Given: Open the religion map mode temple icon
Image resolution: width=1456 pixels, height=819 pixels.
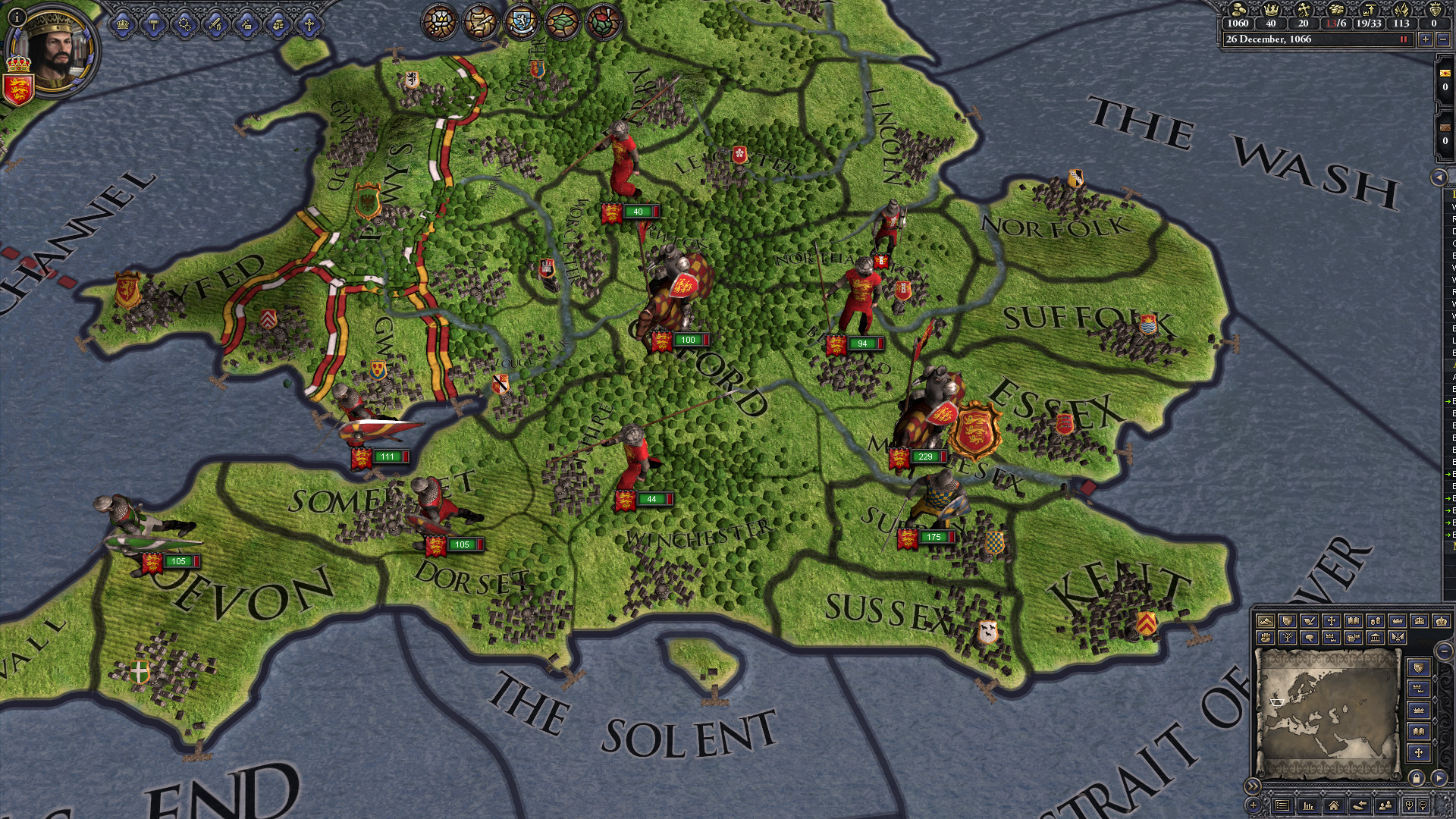Looking at the screenshot, I should point(1376,639).
